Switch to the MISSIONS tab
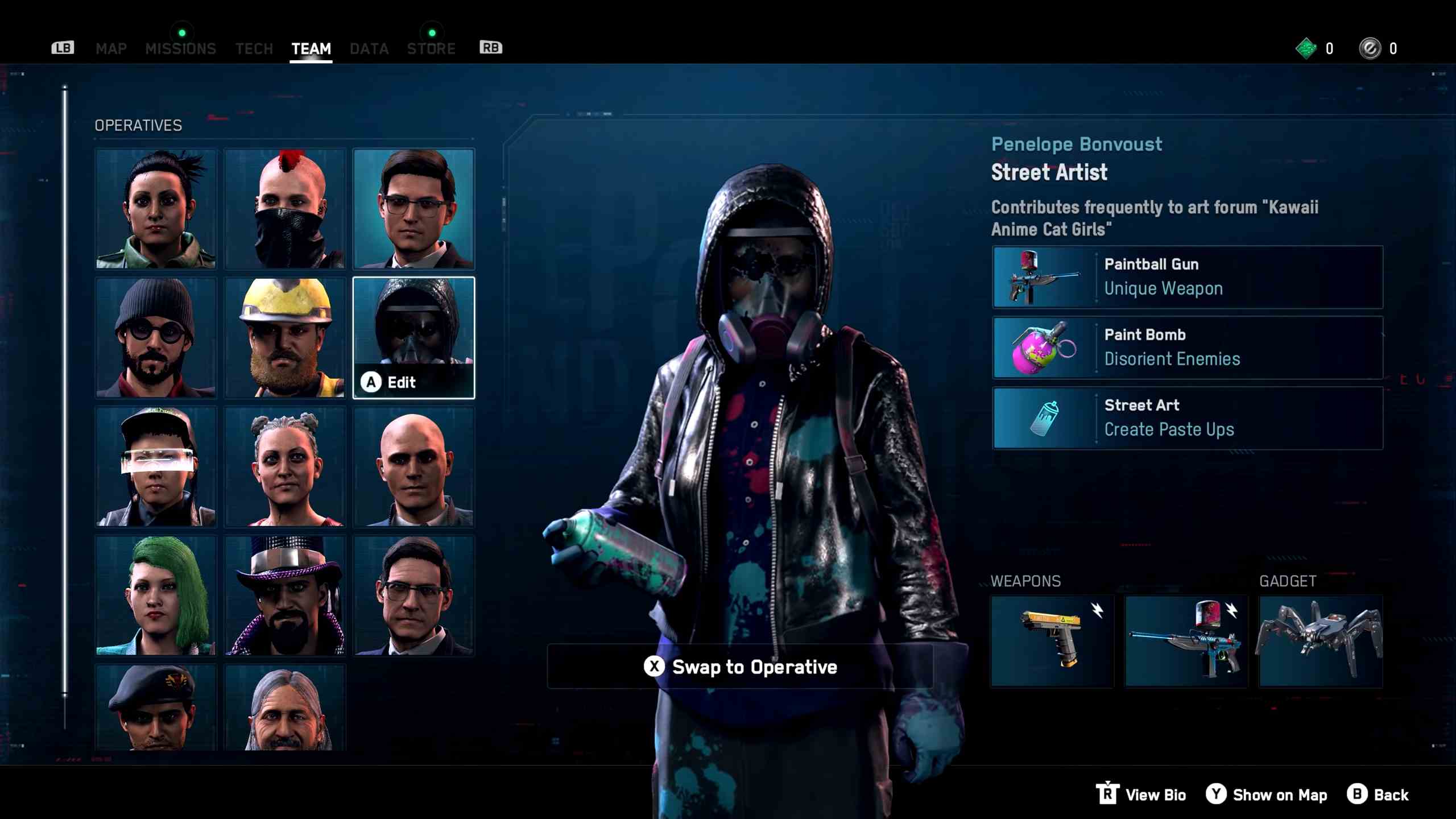The height and width of the screenshot is (819, 1456). click(181, 48)
